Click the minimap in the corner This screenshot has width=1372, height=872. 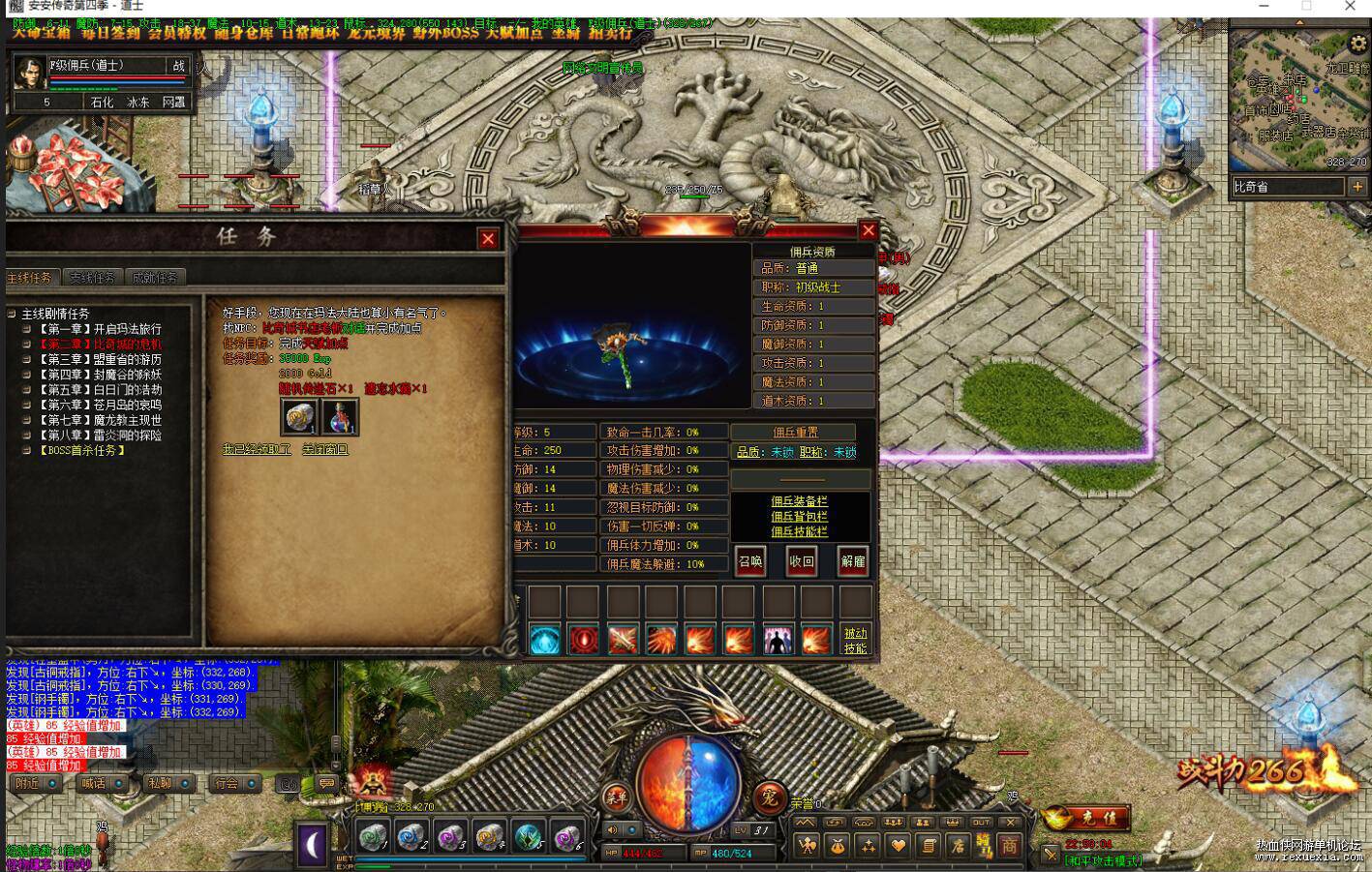(1298, 100)
